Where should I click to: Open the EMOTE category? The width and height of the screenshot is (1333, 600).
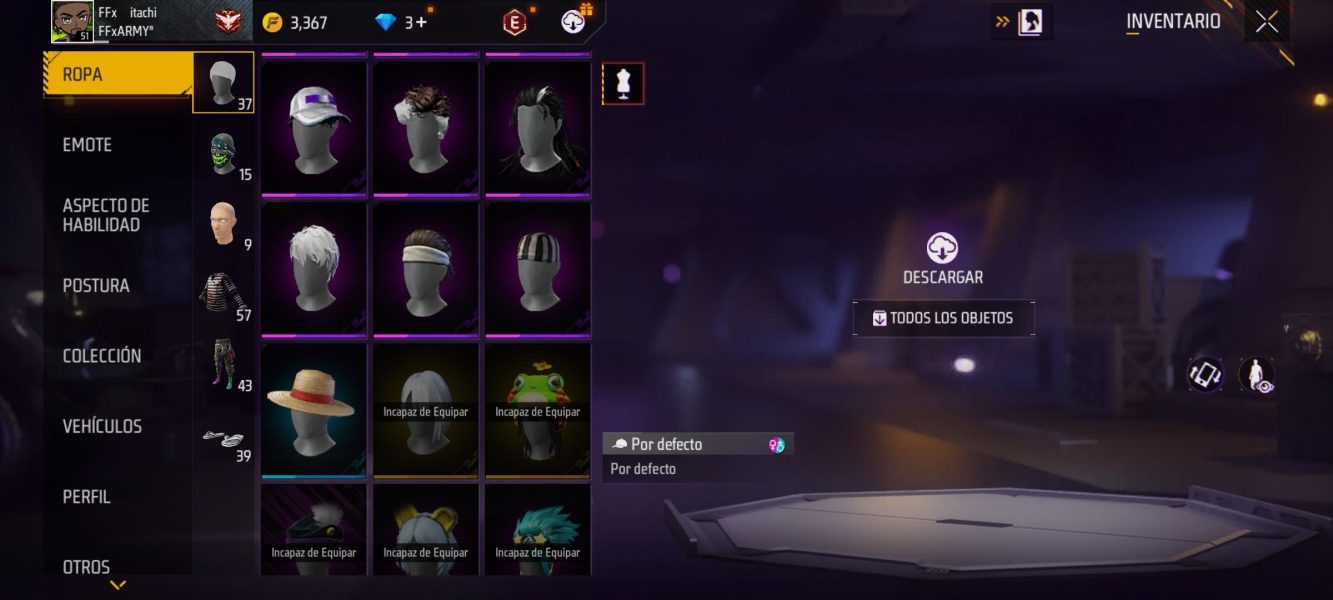[x=88, y=145]
